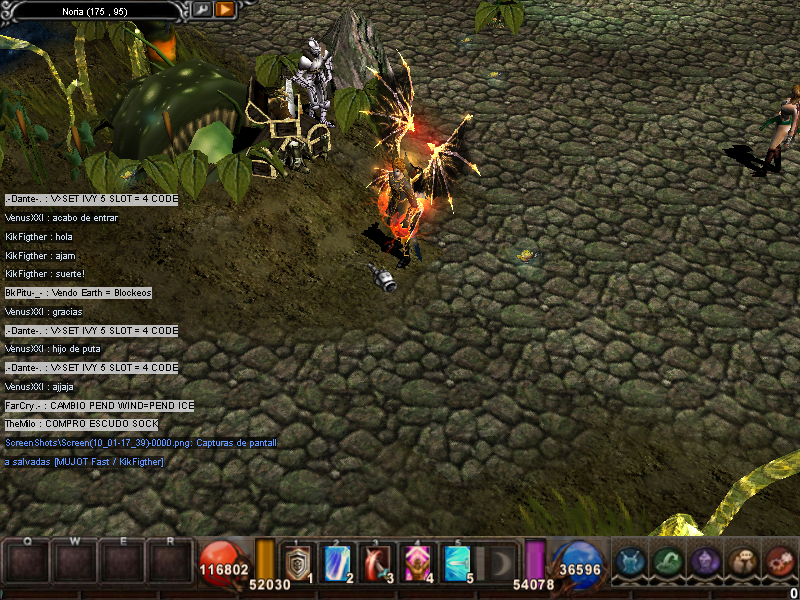Select the cyan sword skill in slot 5

coord(457,562)
